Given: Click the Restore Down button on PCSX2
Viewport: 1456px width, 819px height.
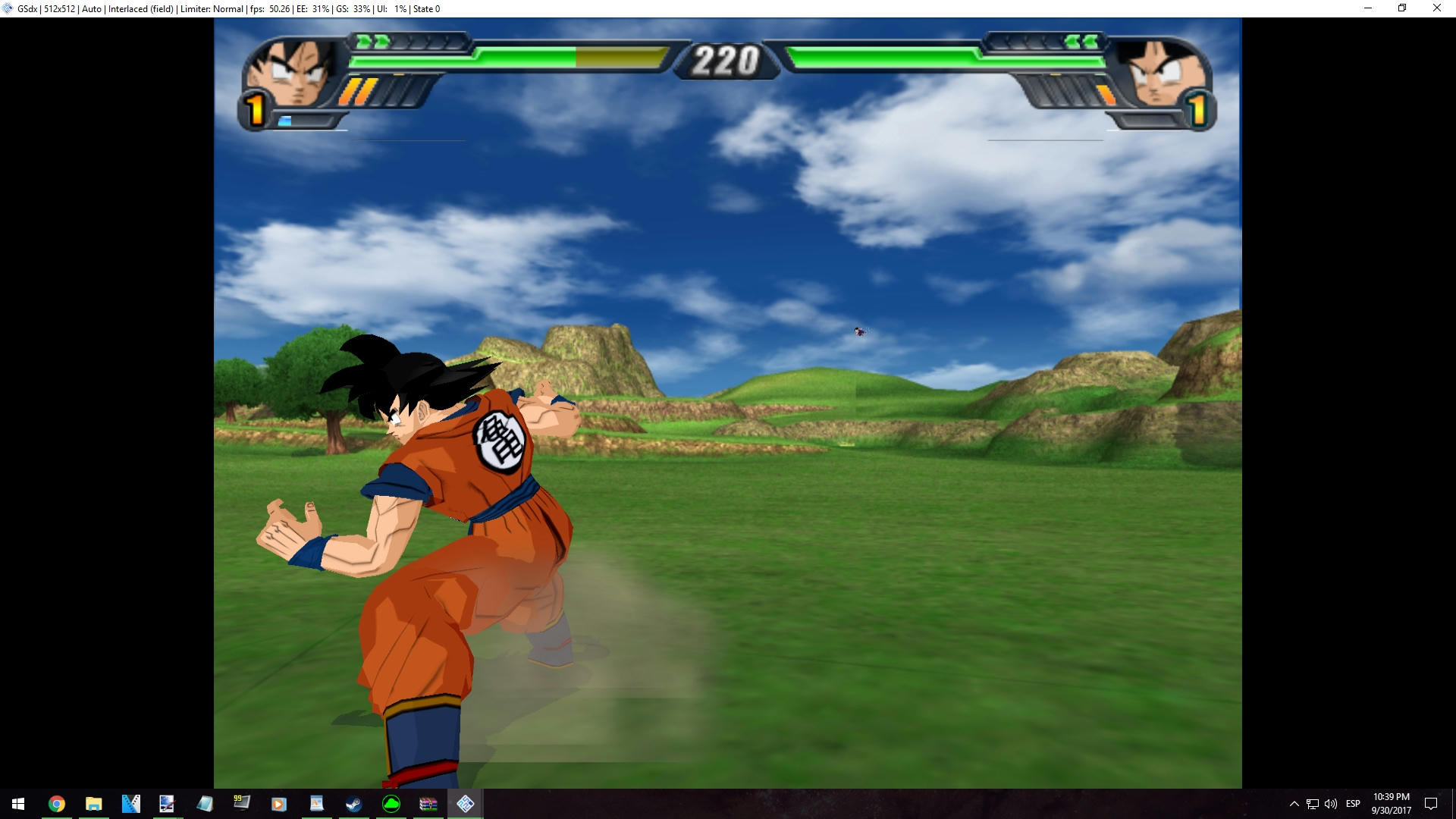Looking at the screenshot, I should click(x=1402, y=8).
